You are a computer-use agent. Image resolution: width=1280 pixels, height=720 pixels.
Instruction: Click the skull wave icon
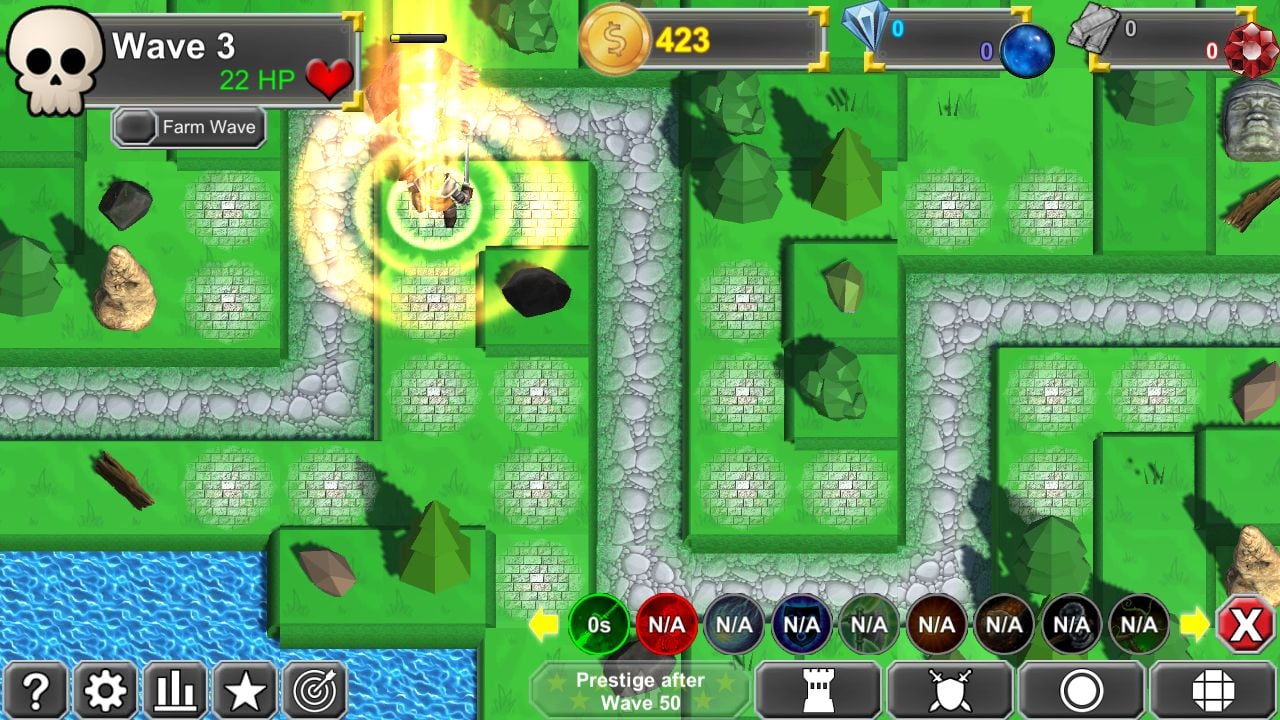55,60
